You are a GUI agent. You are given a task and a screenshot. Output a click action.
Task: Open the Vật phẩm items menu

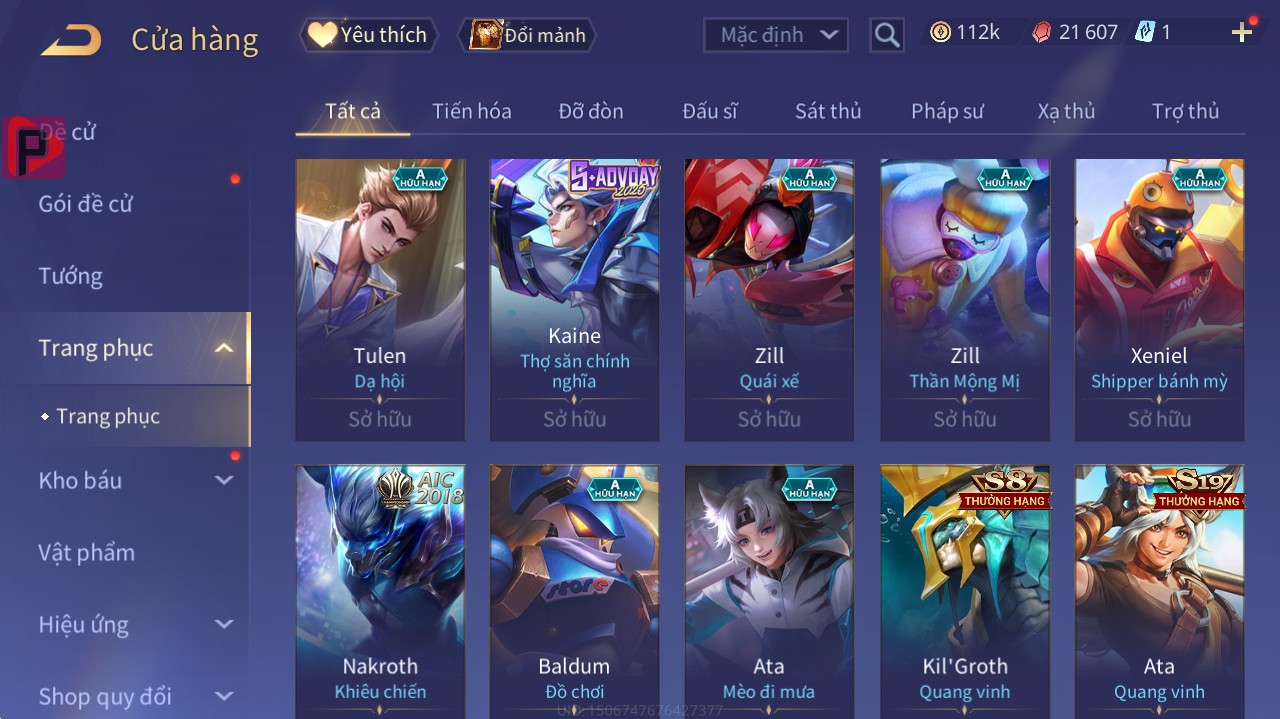pyautogui.click(x=86, y=552)
